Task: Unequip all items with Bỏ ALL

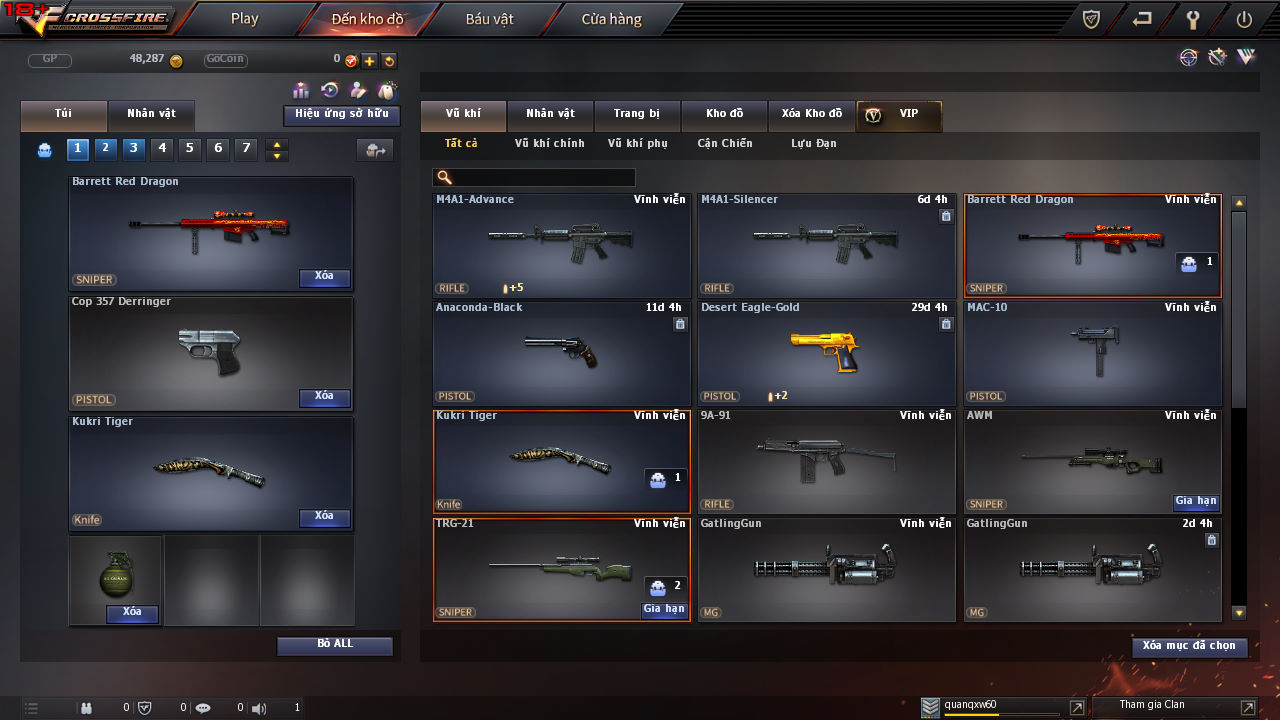Action: [335, 645]
